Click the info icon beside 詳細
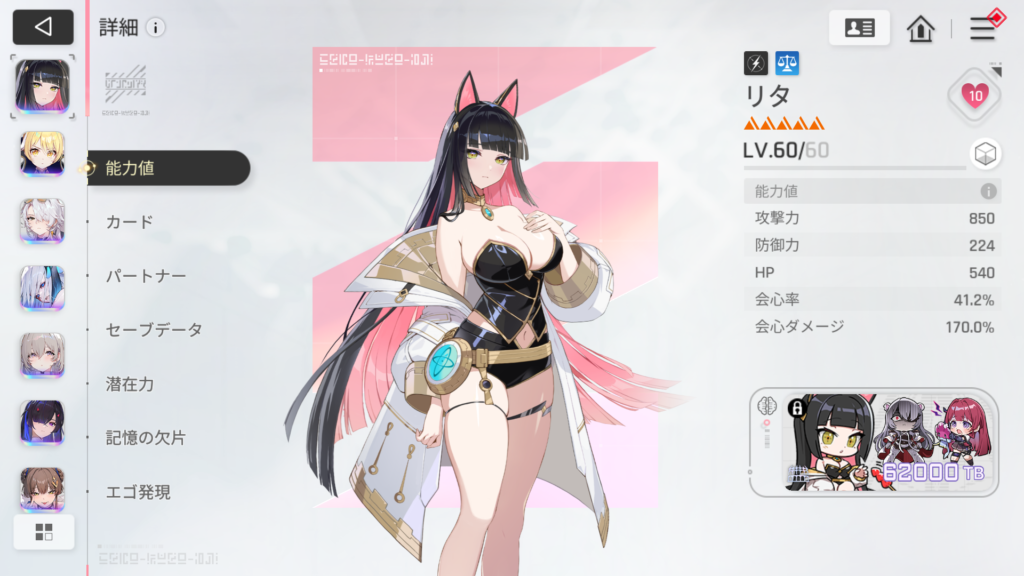Viewport: 1024px width, 576px height. point(156,28)
